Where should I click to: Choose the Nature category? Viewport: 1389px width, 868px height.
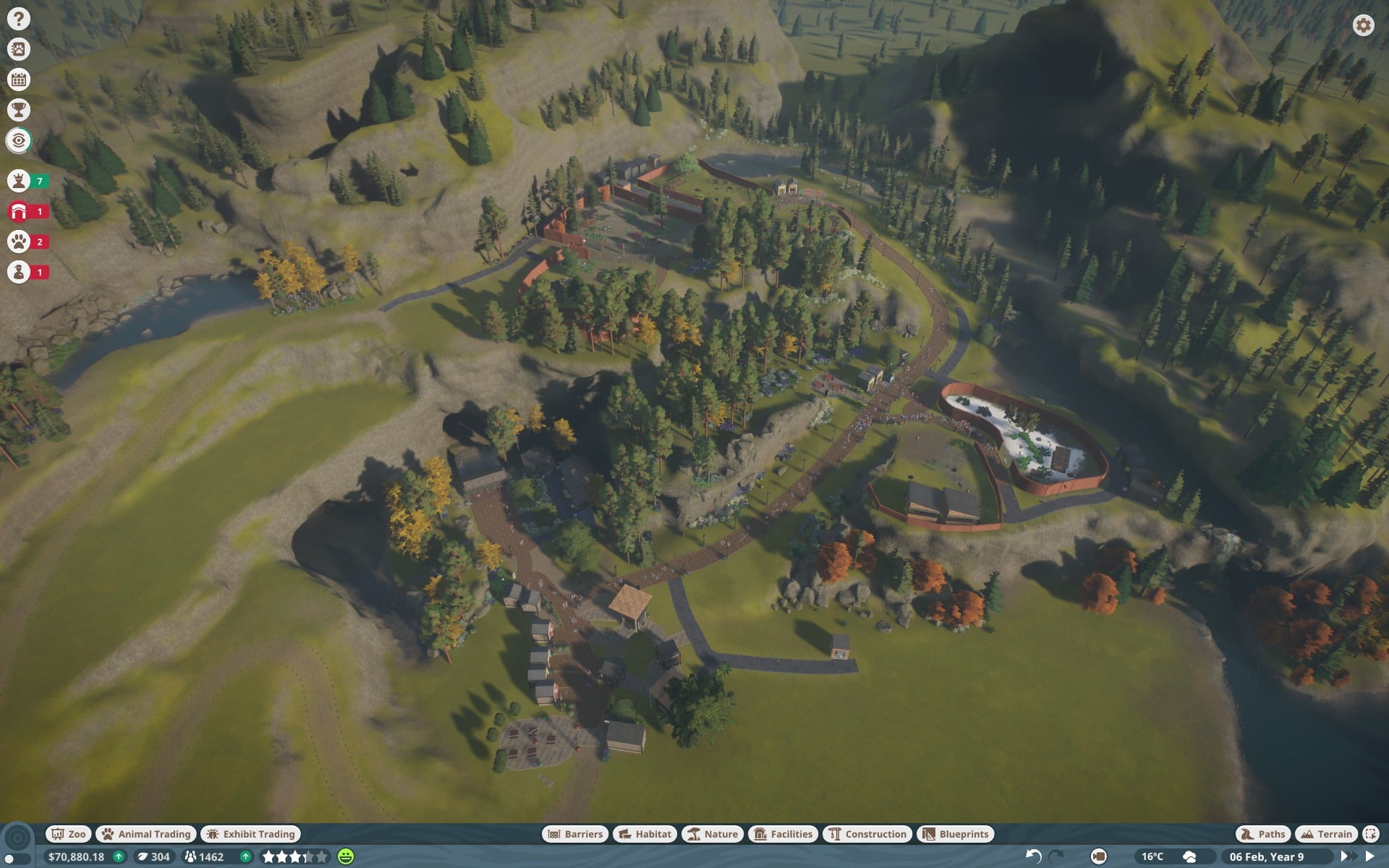tap(713, 834)
